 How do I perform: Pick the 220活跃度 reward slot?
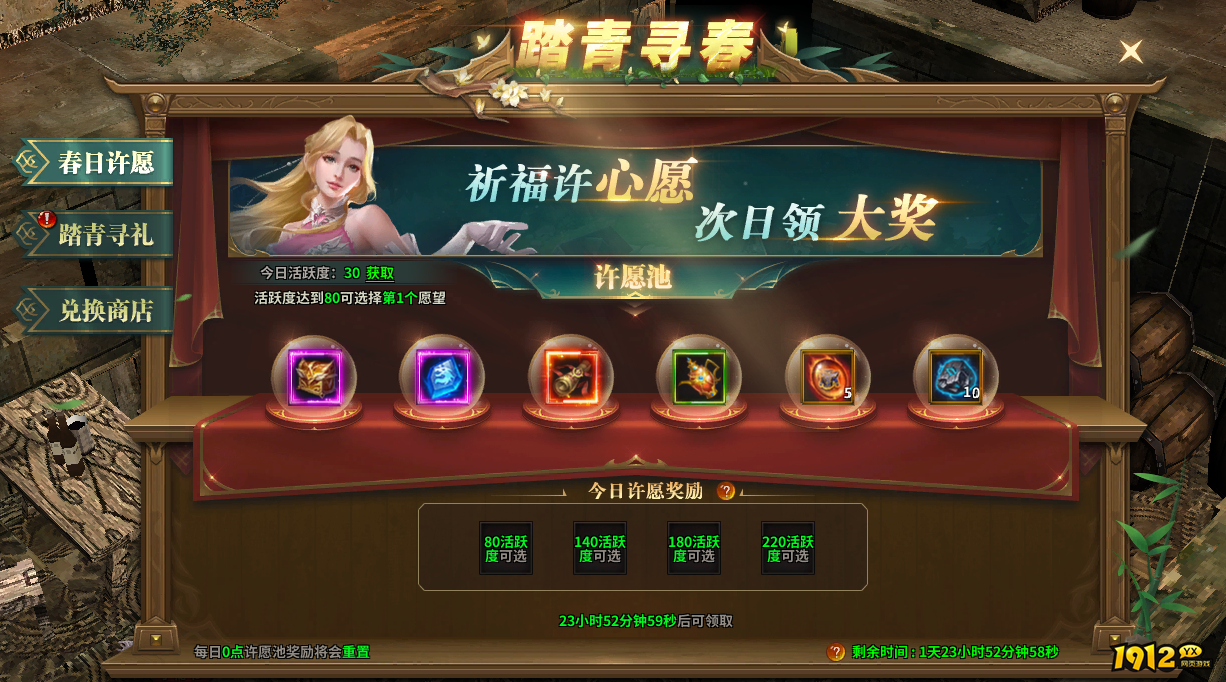[788, 548]
